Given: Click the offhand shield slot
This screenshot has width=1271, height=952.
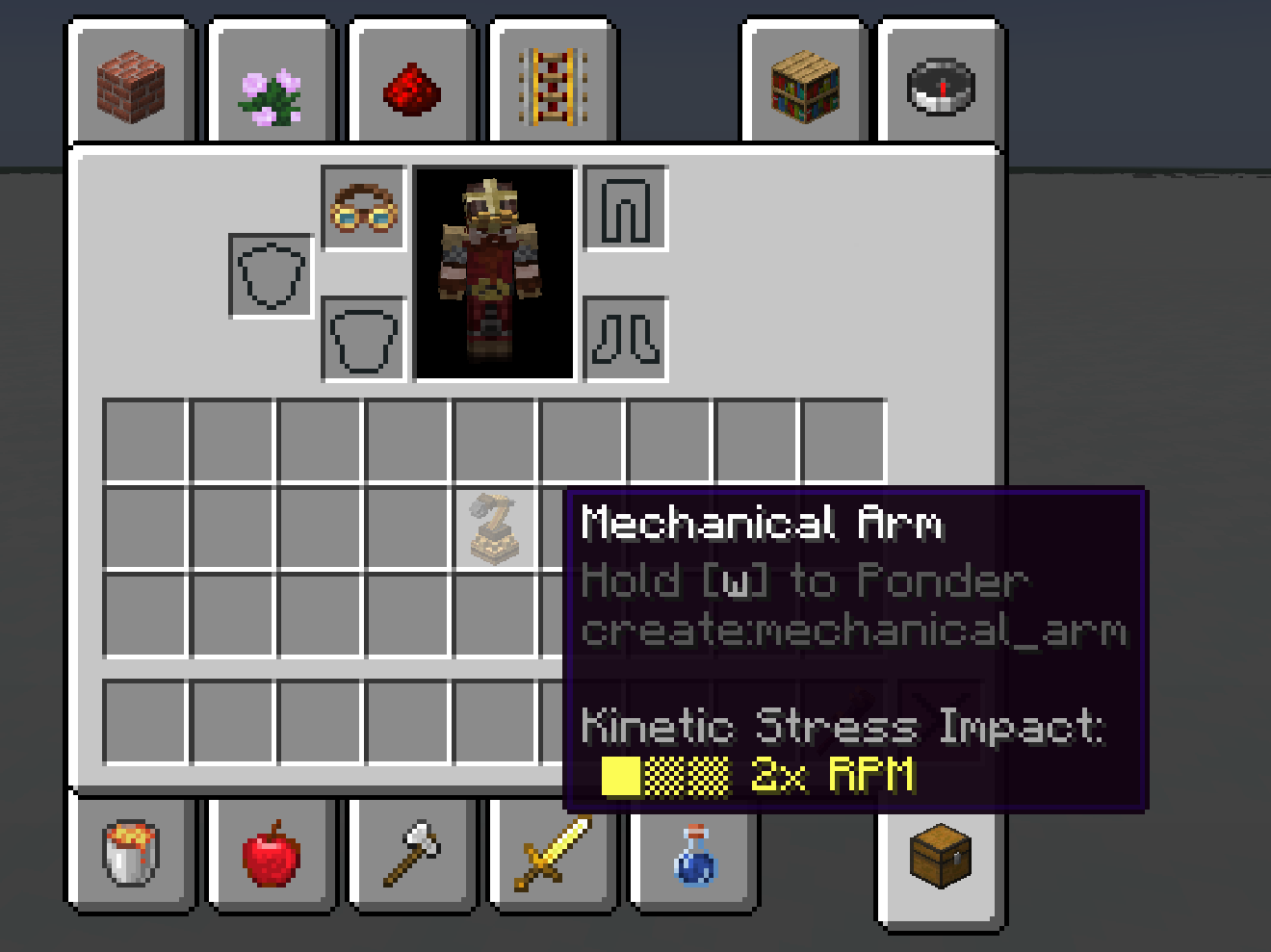Looking at the screenshot, I should (271, 274).
